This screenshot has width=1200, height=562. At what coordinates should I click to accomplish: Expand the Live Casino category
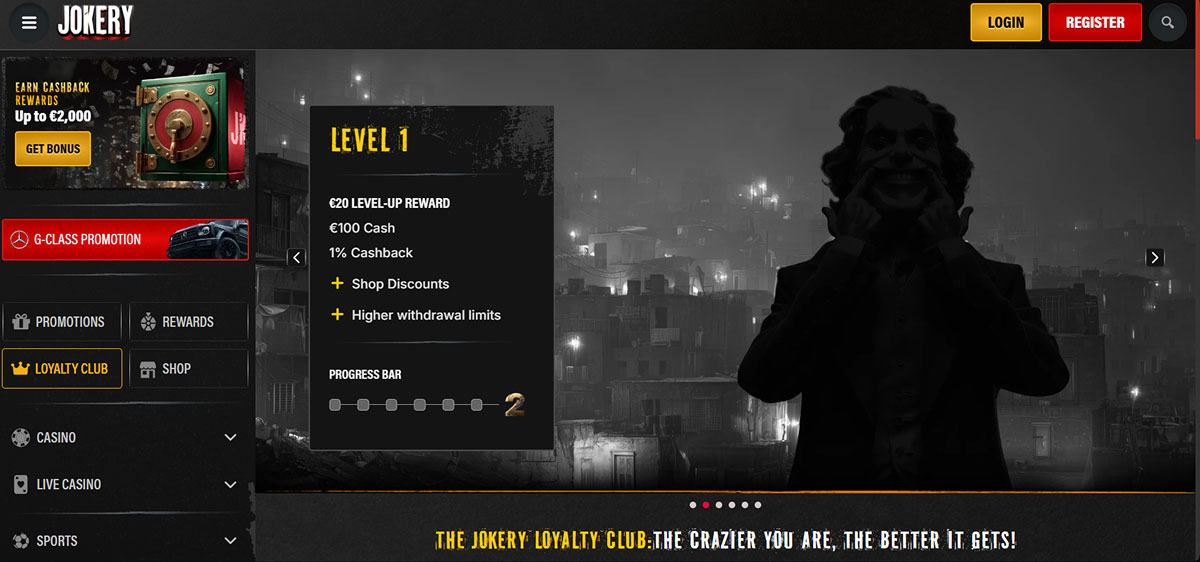(x=125, y=484)
